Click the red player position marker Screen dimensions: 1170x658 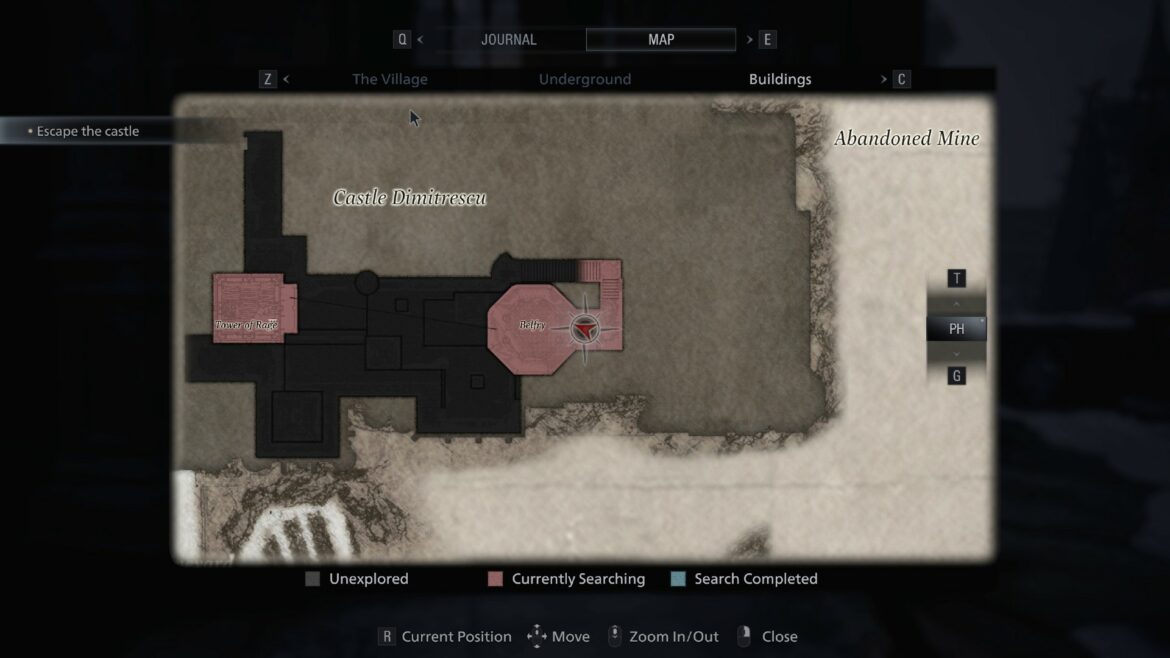pyautogui.click(x=585, y=328)
